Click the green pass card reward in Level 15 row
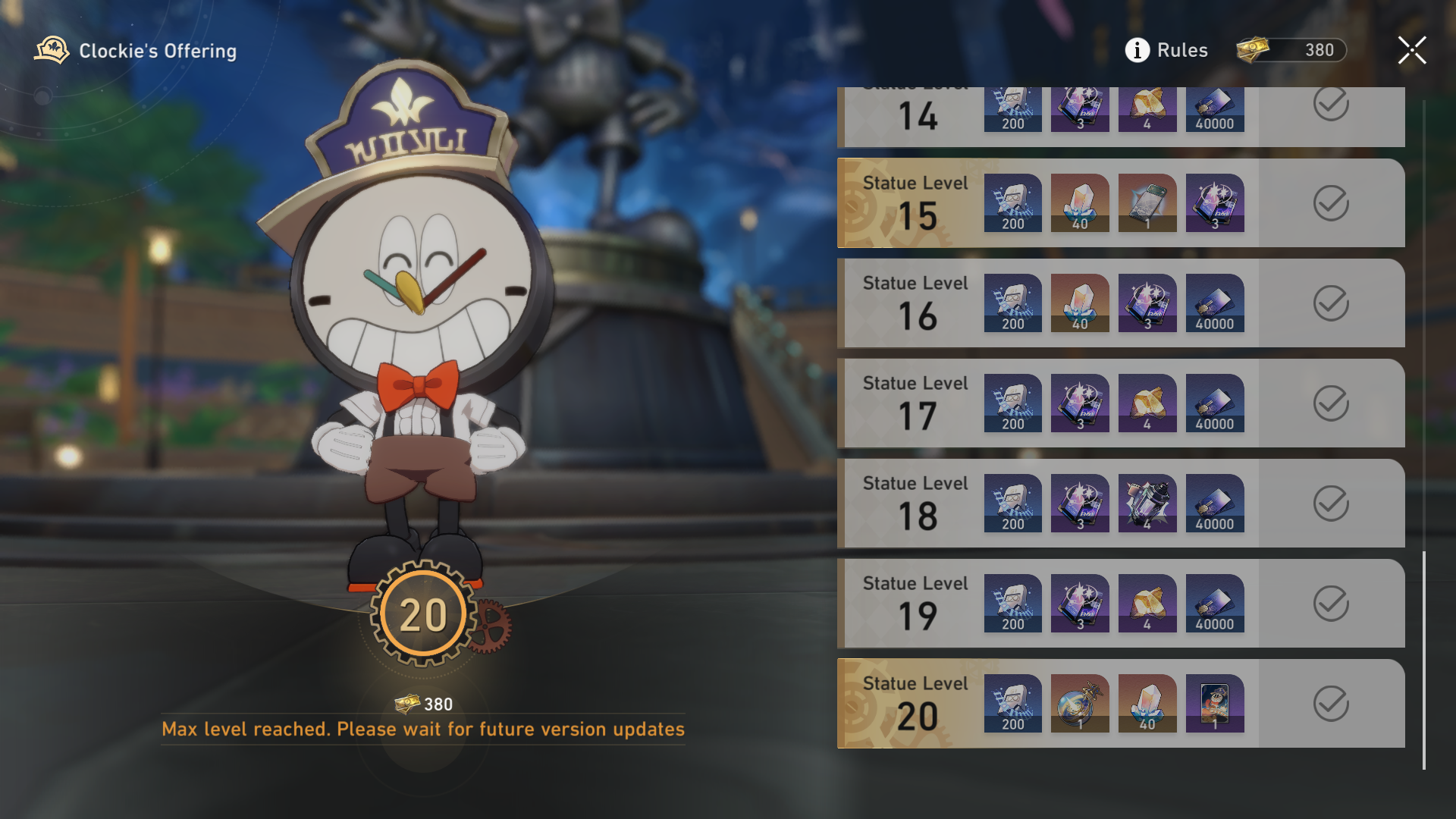 click(1147, 203)
